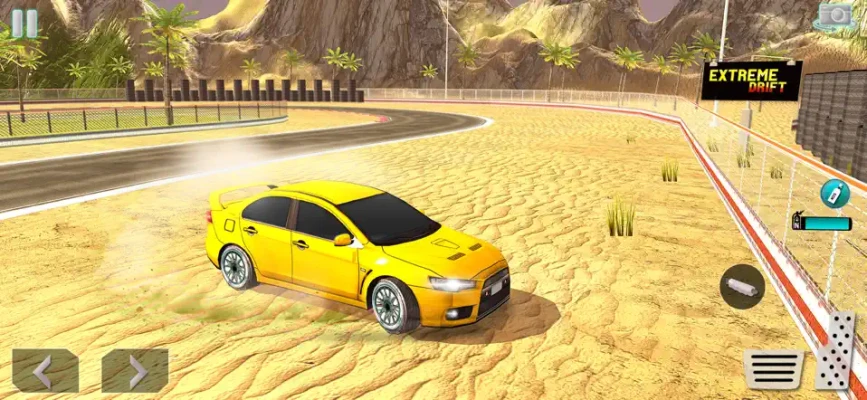The height and width of the screenshot is (400, 867).
Task: Pause the game with the pause button
Action: 25,23
